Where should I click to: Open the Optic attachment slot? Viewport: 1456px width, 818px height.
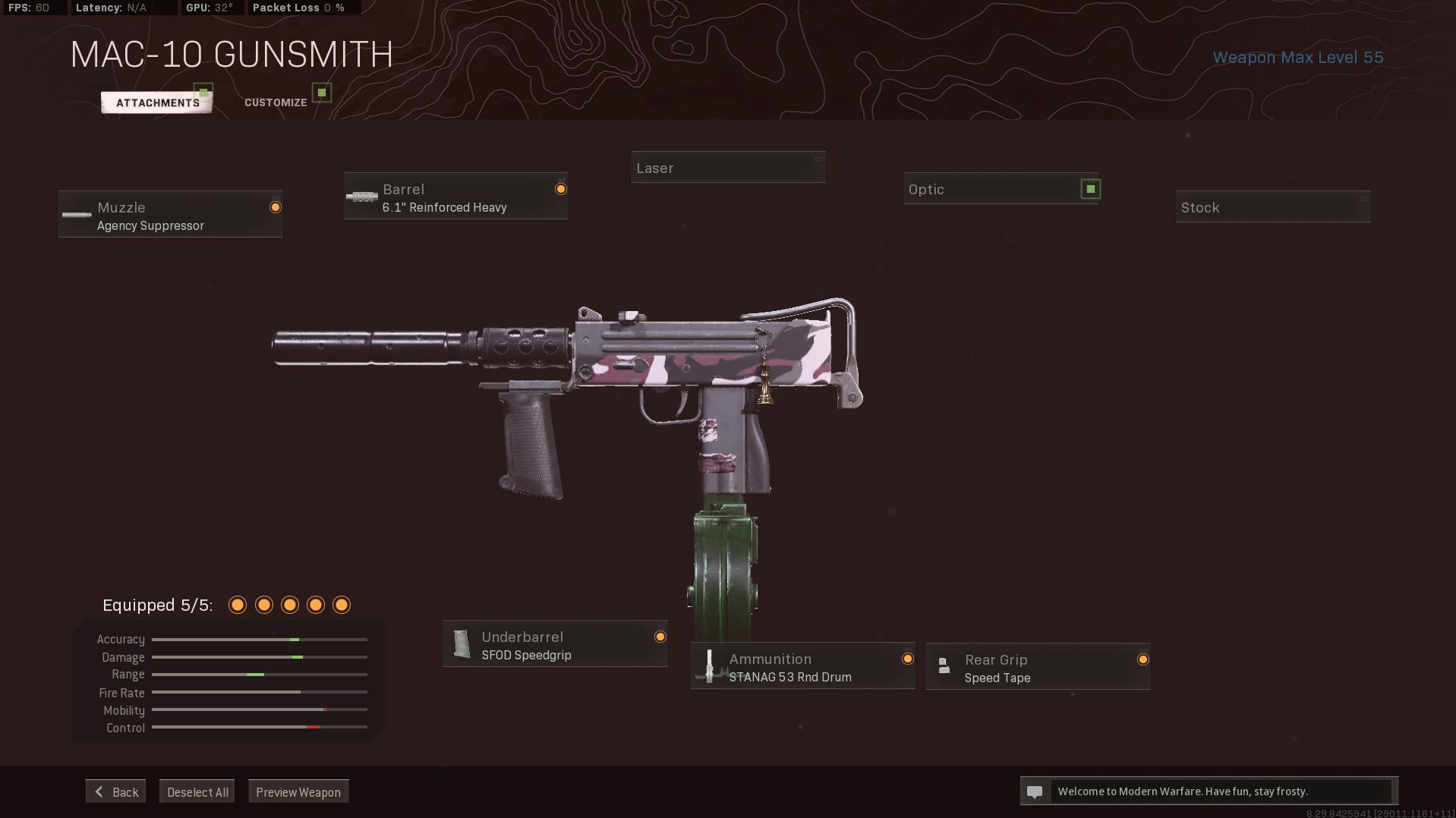(x=1001, y=189)
